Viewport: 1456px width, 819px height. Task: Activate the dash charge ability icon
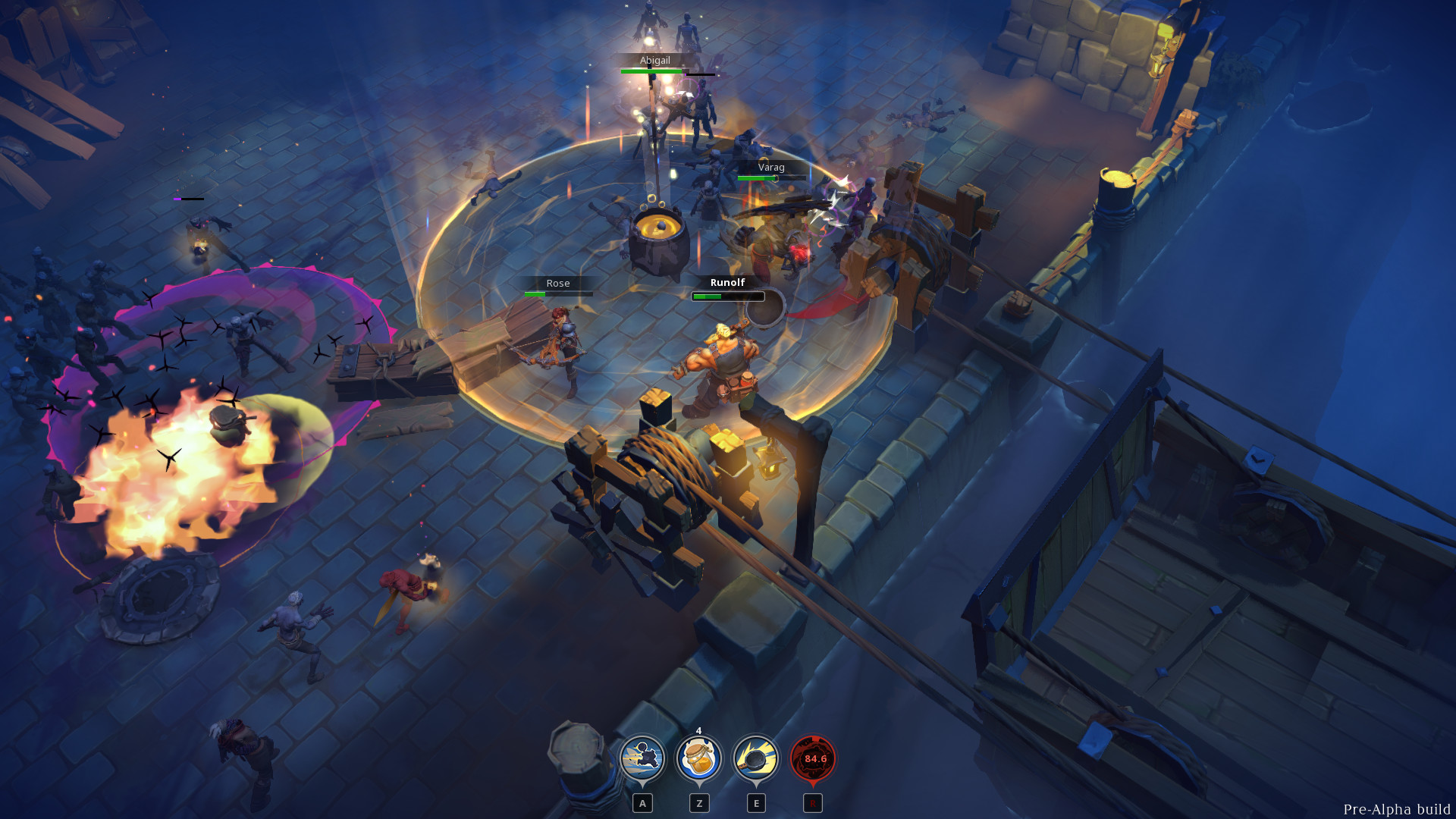tap(642, 758)
